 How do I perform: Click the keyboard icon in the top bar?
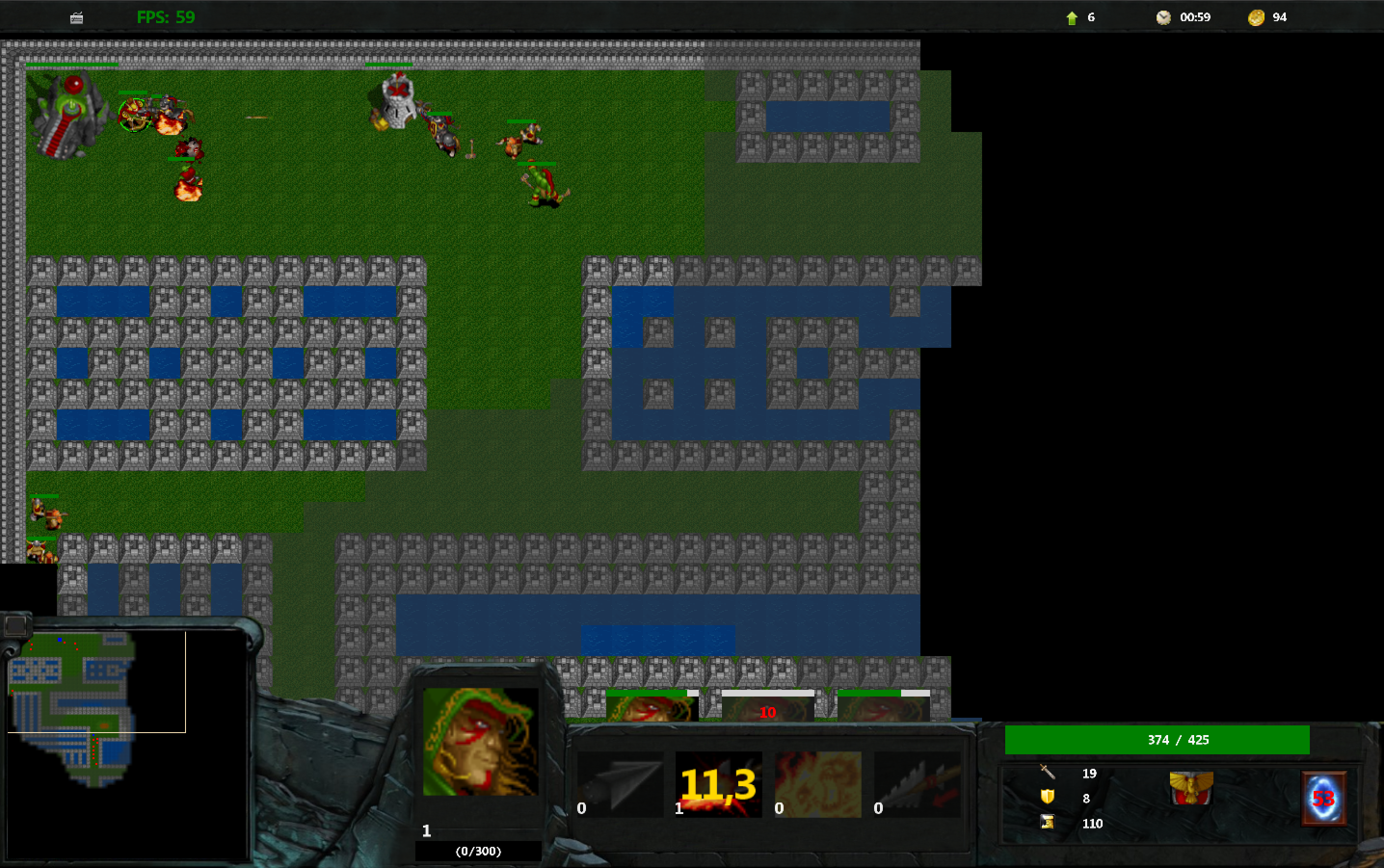click(77, 17)
